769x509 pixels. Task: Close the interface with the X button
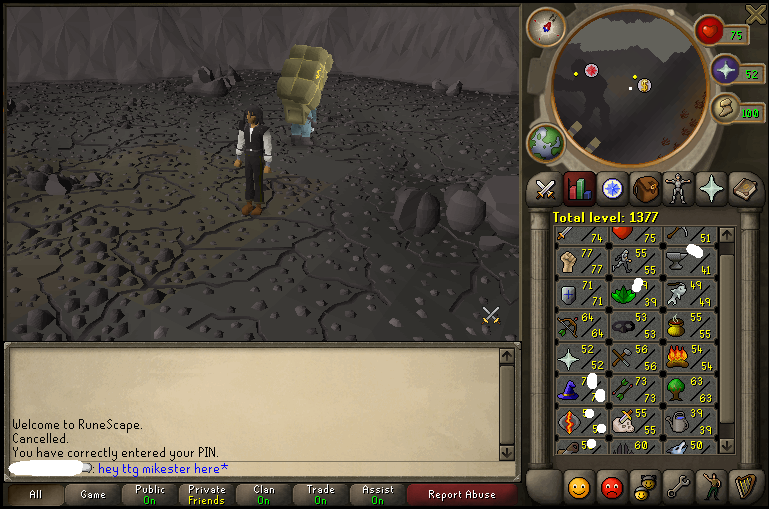(x=756, y=12)
